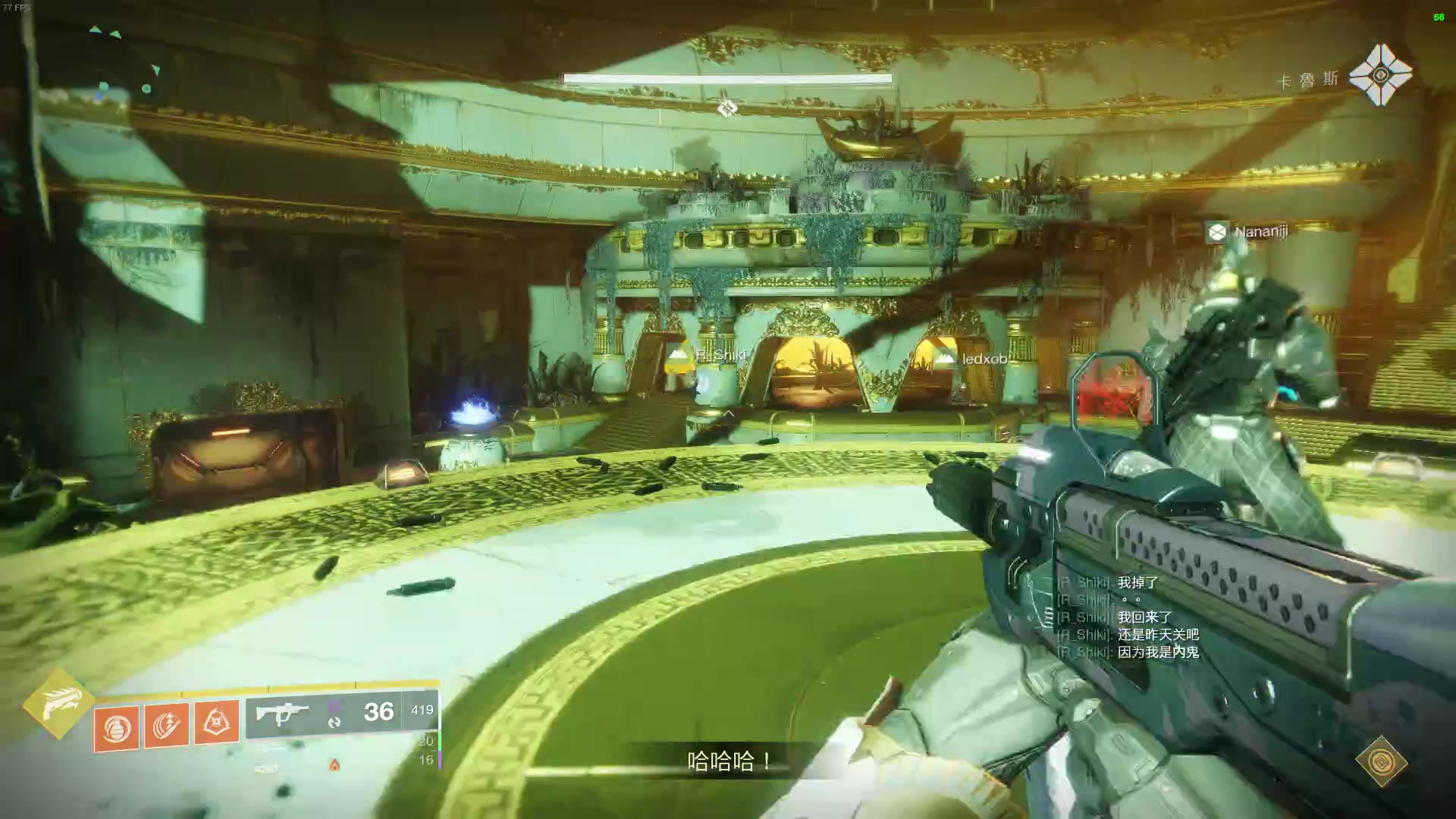Select the class ability icon

click(x=217, y=721)
